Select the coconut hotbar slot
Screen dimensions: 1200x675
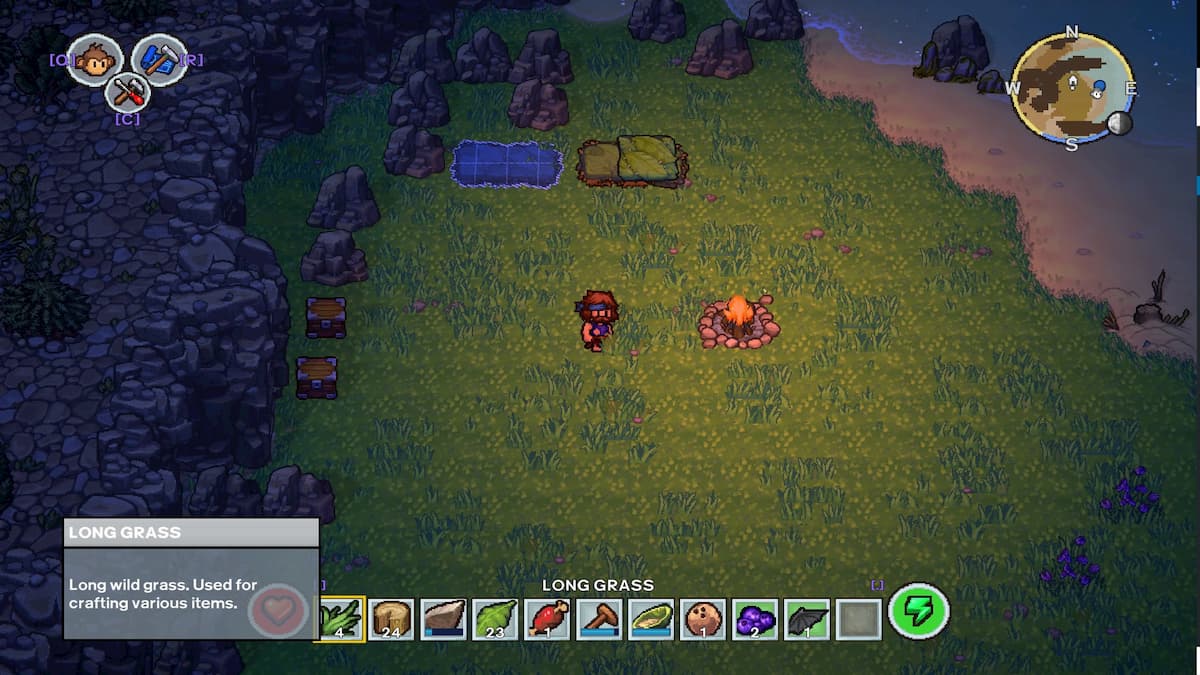click(704, 619)
